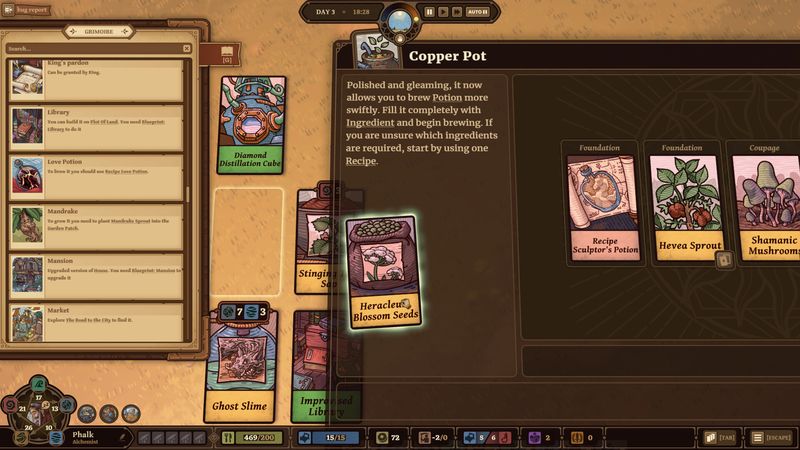Select the Diamond Distillation Cube card
Viewport: 800px width, 450px height.
tap(250, 125)
